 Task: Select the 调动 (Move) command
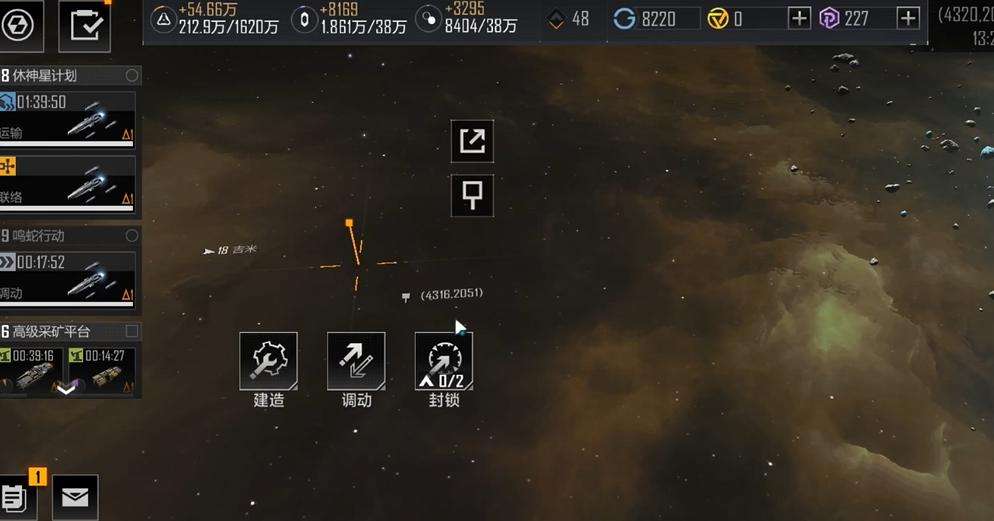click(x=356, y=361)
